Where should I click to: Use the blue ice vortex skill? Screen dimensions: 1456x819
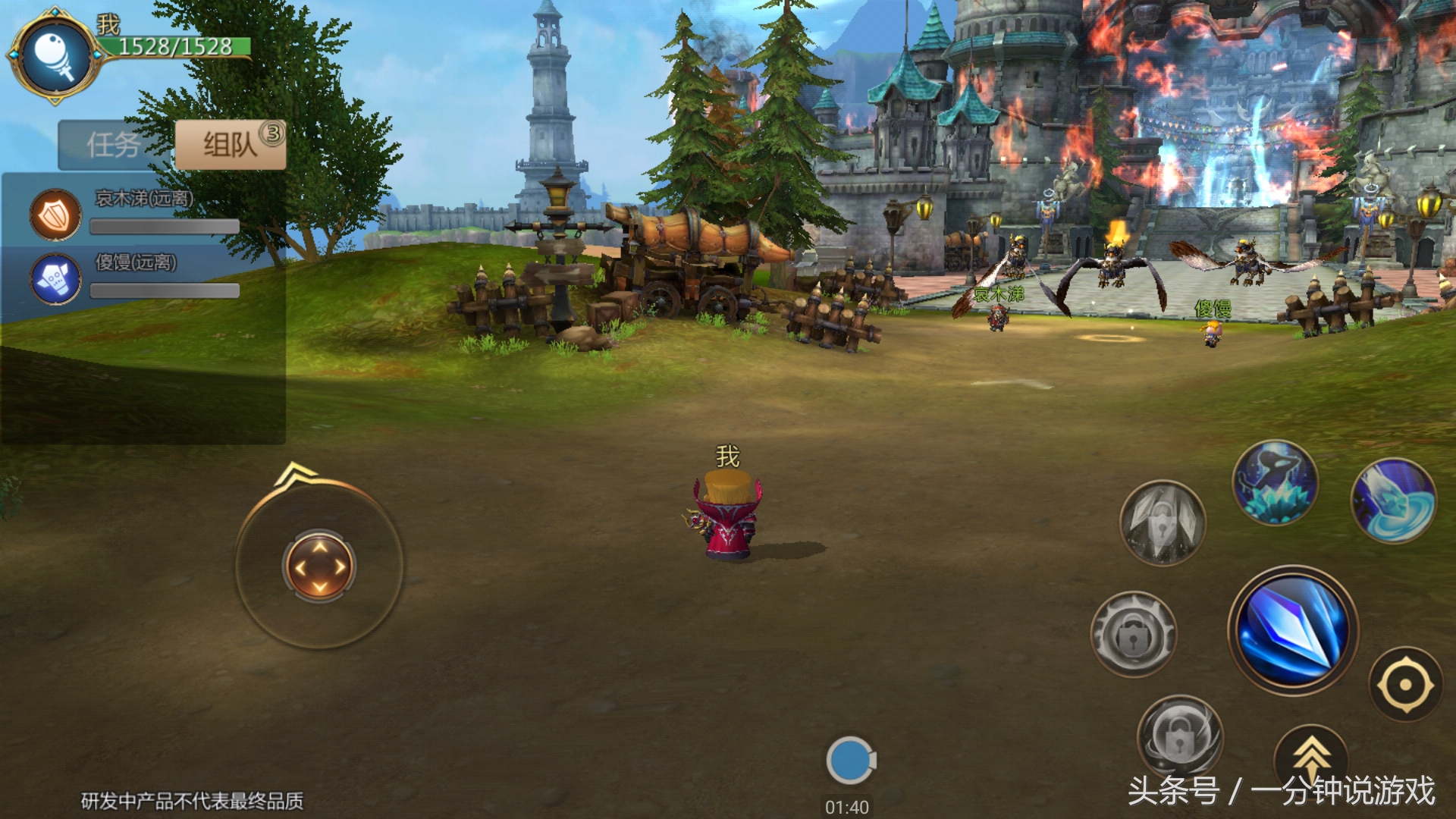(1394, 500)
